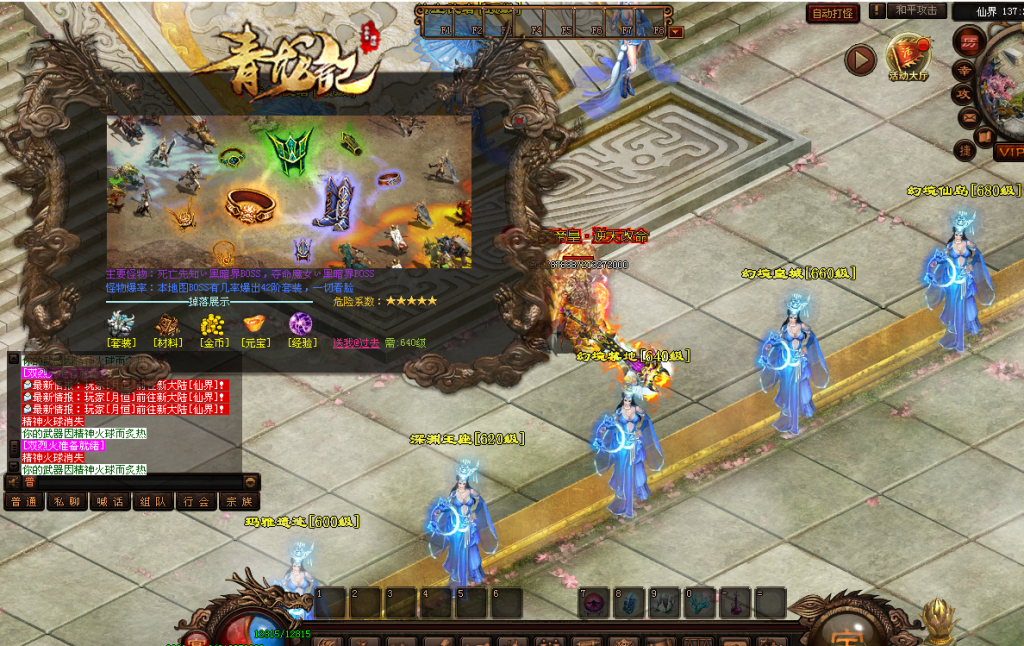The height and width of the screenshot is (646, 1024).
Task: Click the round play arrow button
Action: pos(860,60)
